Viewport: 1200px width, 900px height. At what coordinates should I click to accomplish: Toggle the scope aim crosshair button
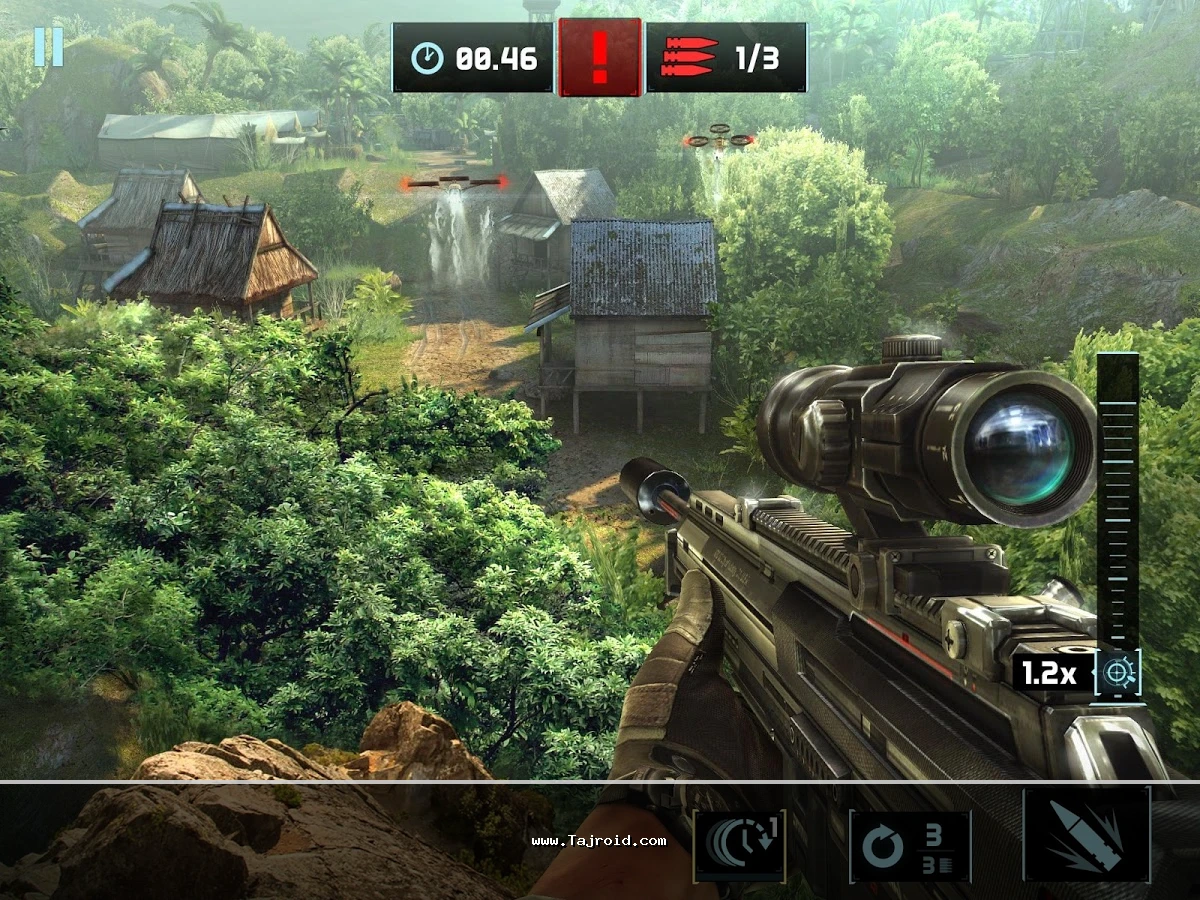[x=1117, y=672]
